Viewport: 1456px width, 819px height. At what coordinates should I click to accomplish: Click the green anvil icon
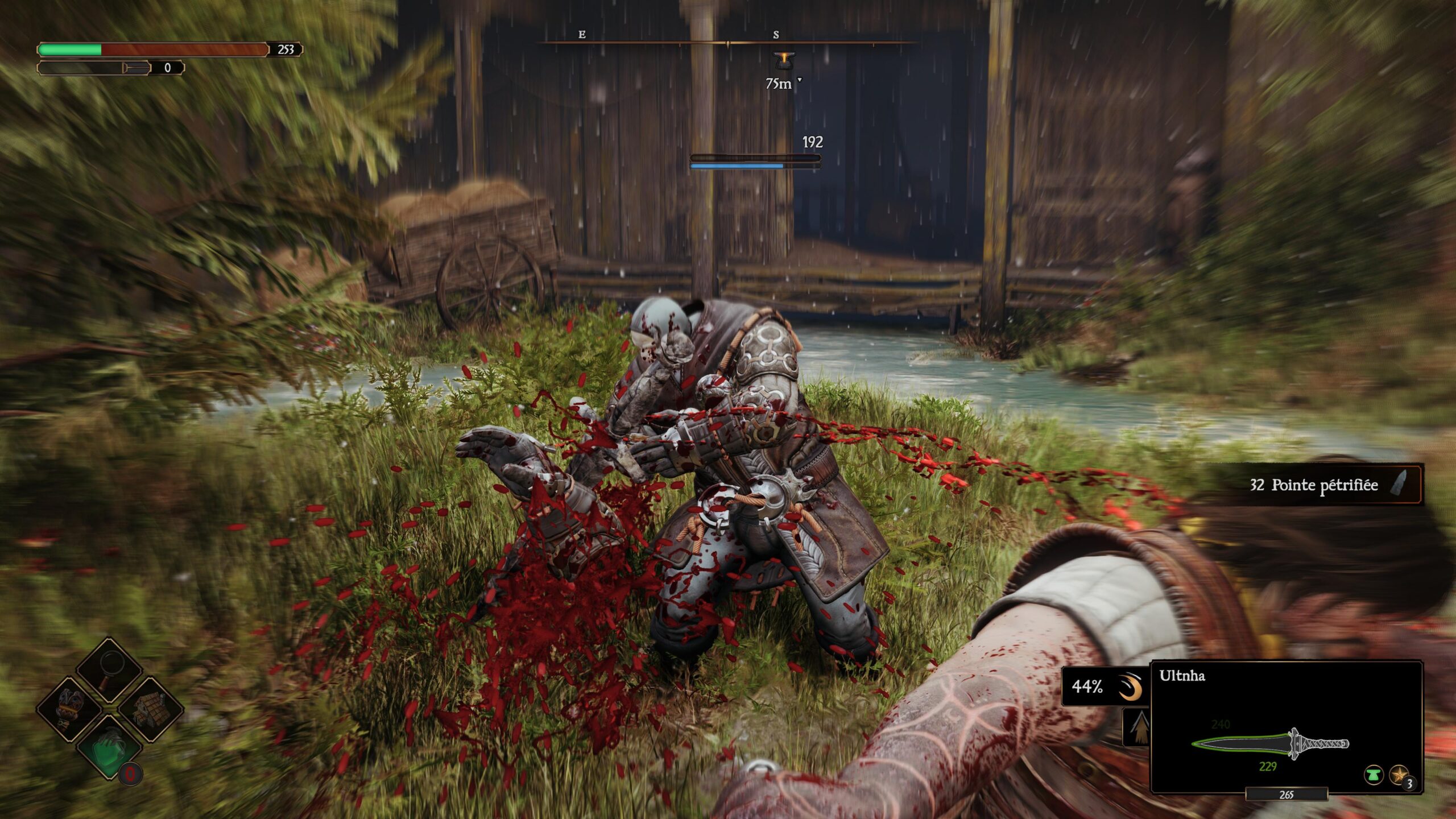tap(1374, 775)
